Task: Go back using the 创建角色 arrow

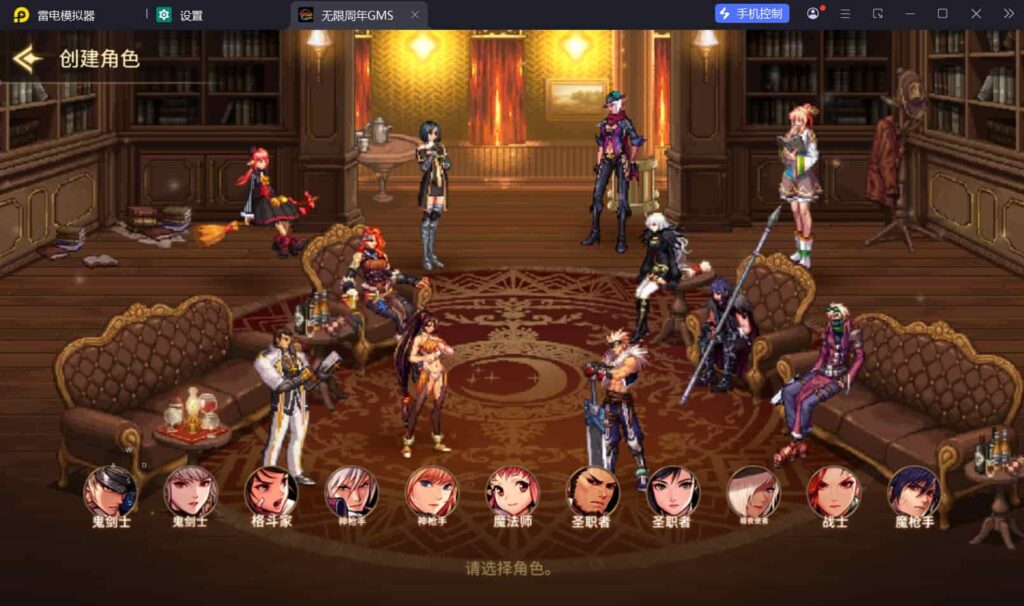Action: (27, 59)
